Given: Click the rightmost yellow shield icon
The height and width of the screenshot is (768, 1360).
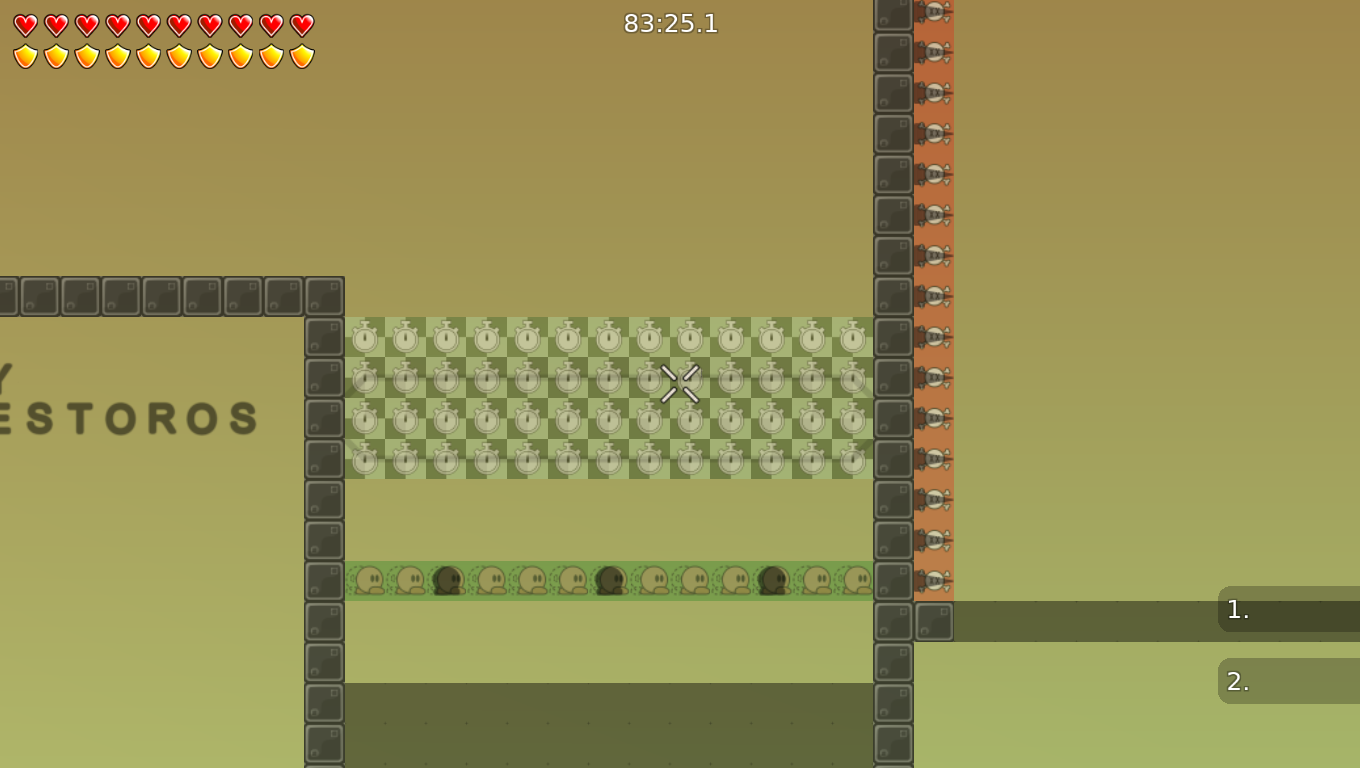Looking at the screenshot, I should [x=301, y=55].
